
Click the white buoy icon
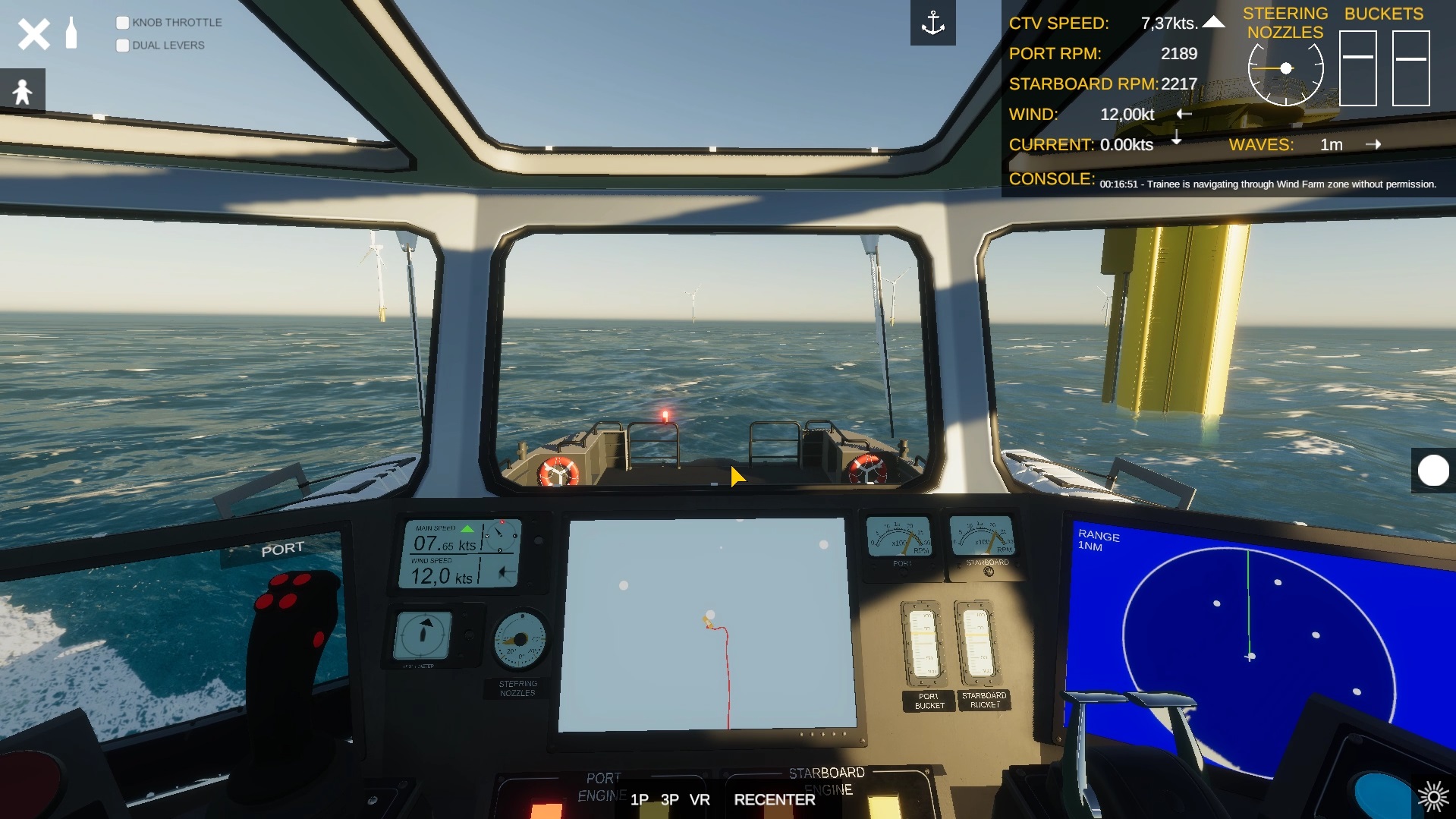click(x=71, y=33)
